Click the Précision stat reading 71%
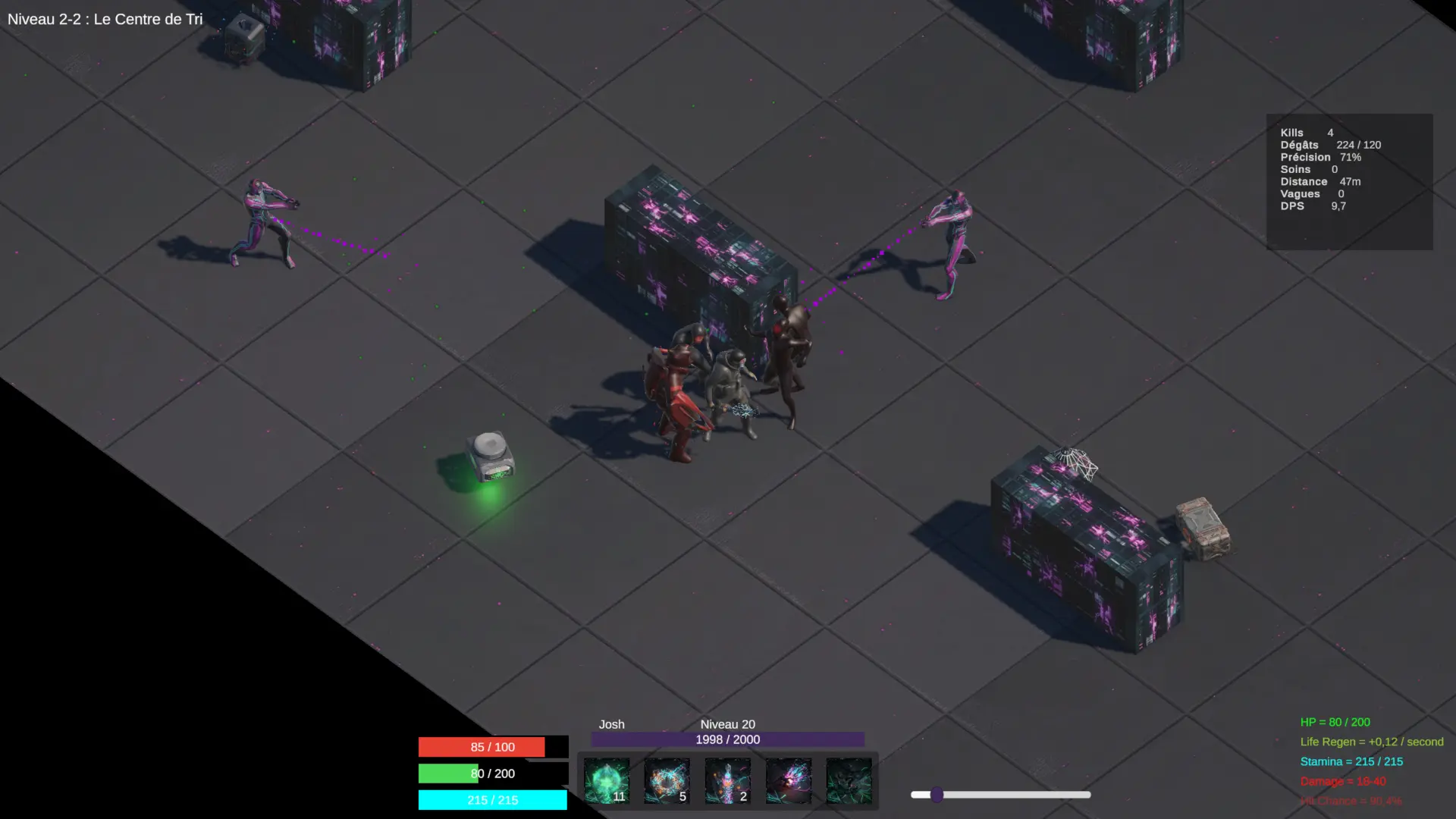Viewport: 1456px width, 819px height. (x=1320, y=157)
